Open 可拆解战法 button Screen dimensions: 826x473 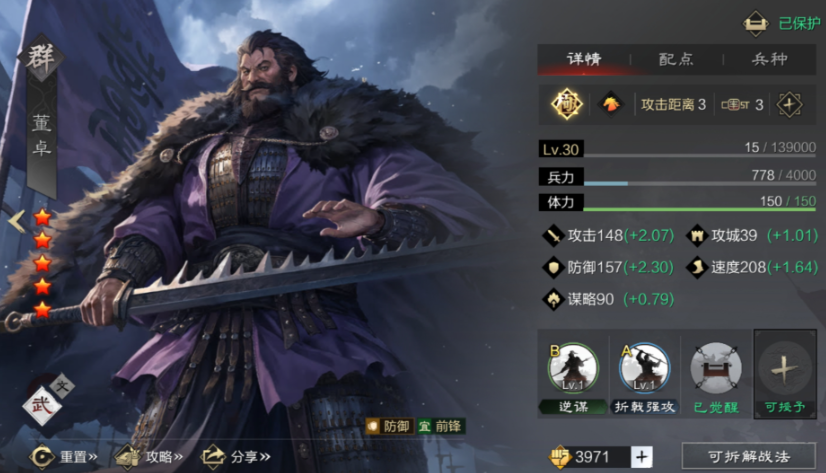(748, 457)
